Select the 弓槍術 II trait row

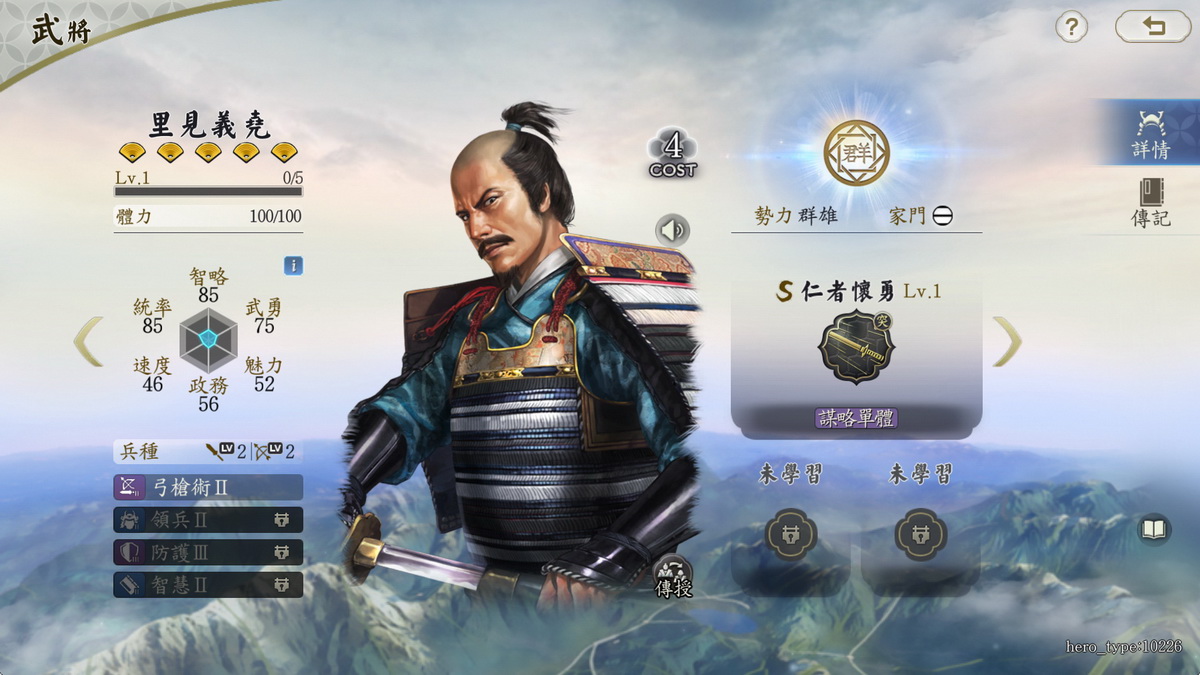coord(208,487)
